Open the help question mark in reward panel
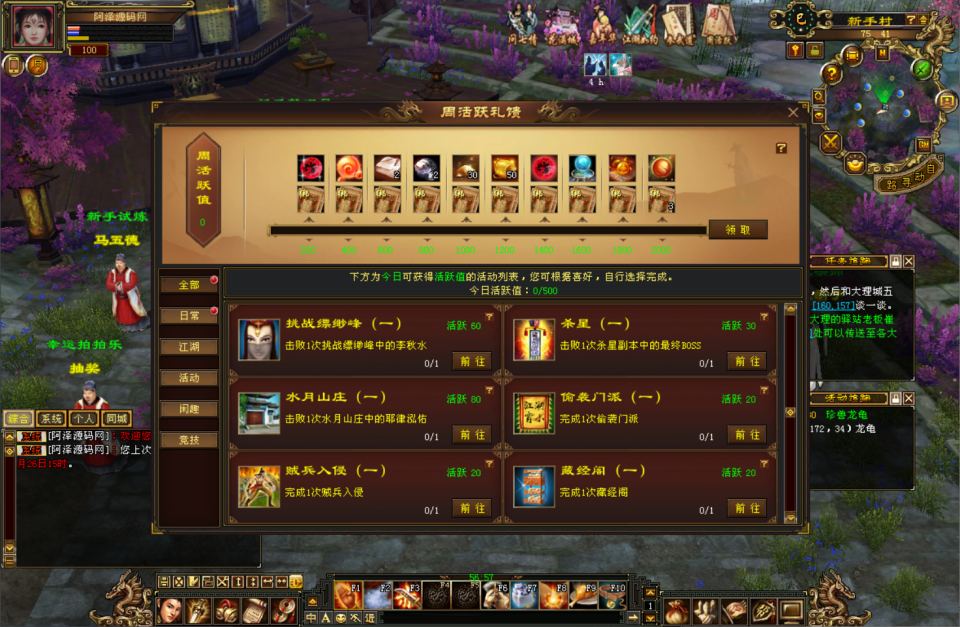Screen dimensions: 960x627 (781, 148)
